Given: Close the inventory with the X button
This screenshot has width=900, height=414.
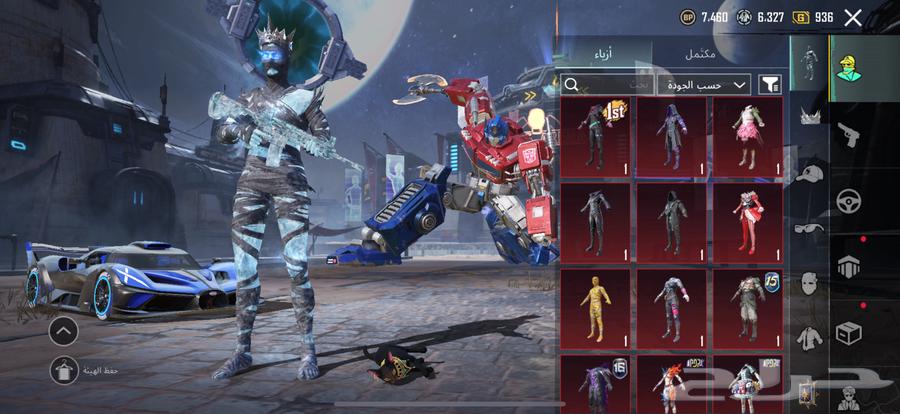Looking at the screenshot, I should pos(853,17).
